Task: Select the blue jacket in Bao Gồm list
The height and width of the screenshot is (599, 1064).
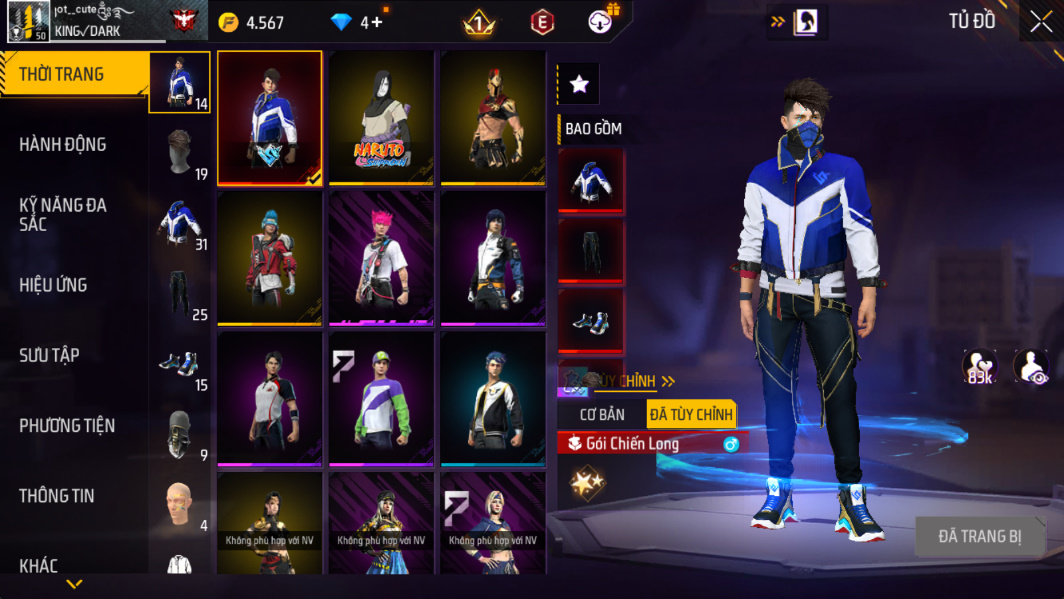Action: (x=591, y=181)
